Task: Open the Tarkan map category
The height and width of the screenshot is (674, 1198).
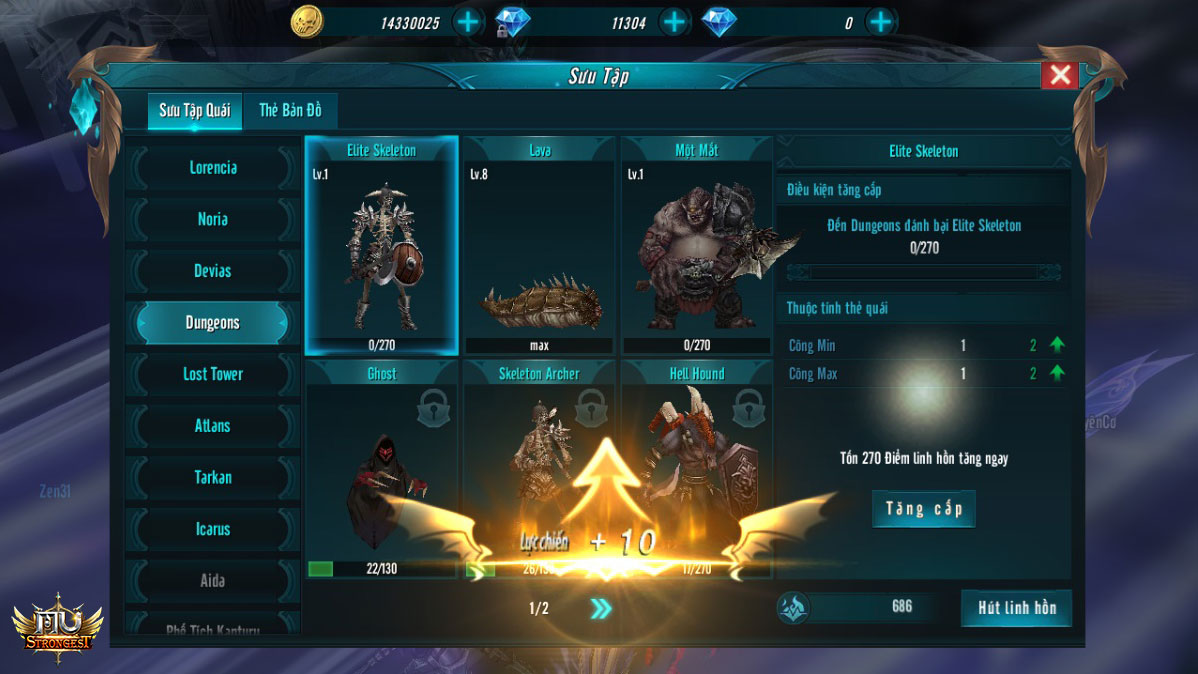Action: (213, 478)
